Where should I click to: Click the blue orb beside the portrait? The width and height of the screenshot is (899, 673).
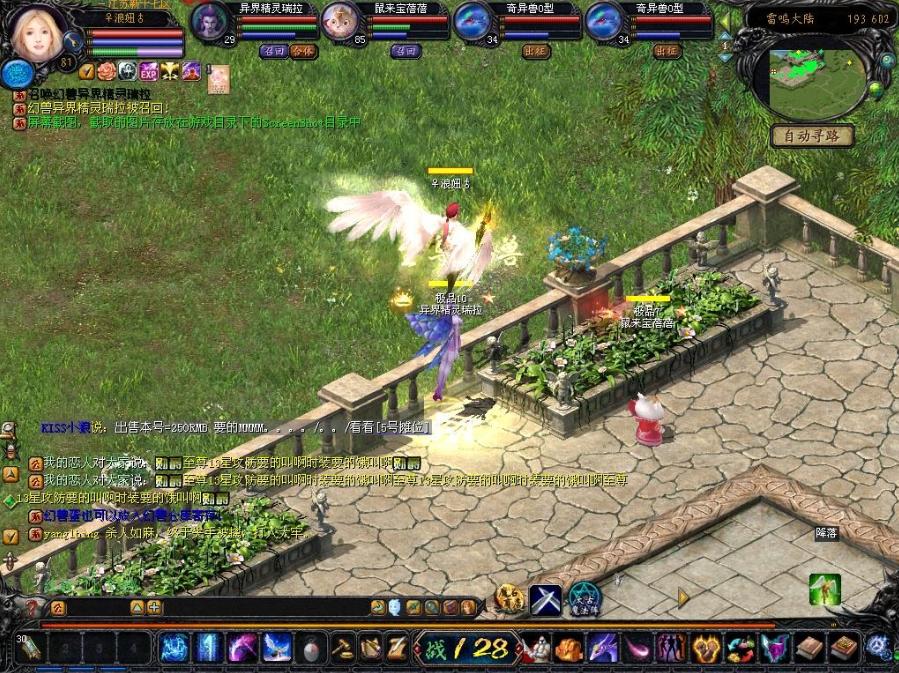[15, 72]
